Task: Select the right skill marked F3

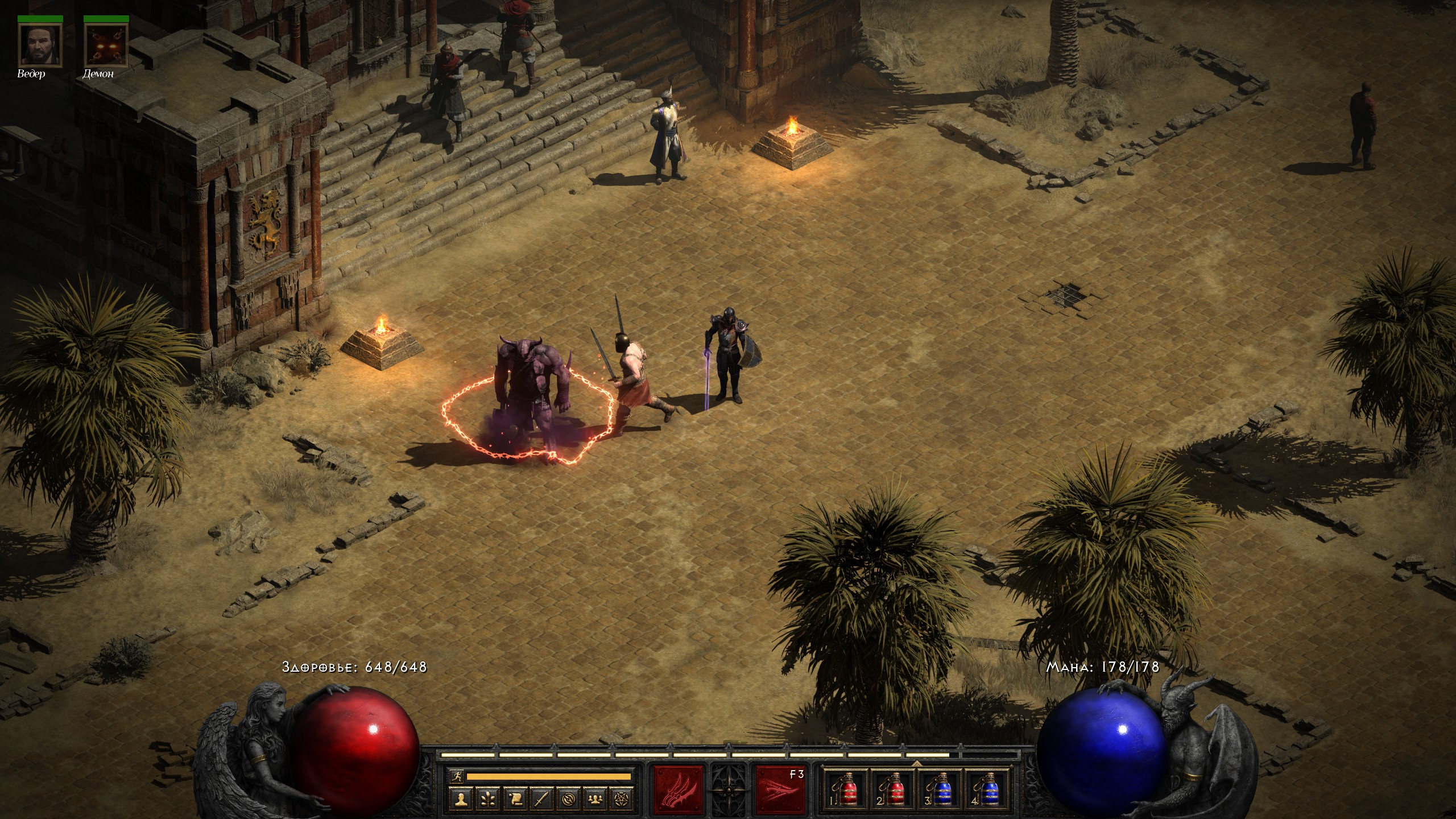Action: (780, 790)
